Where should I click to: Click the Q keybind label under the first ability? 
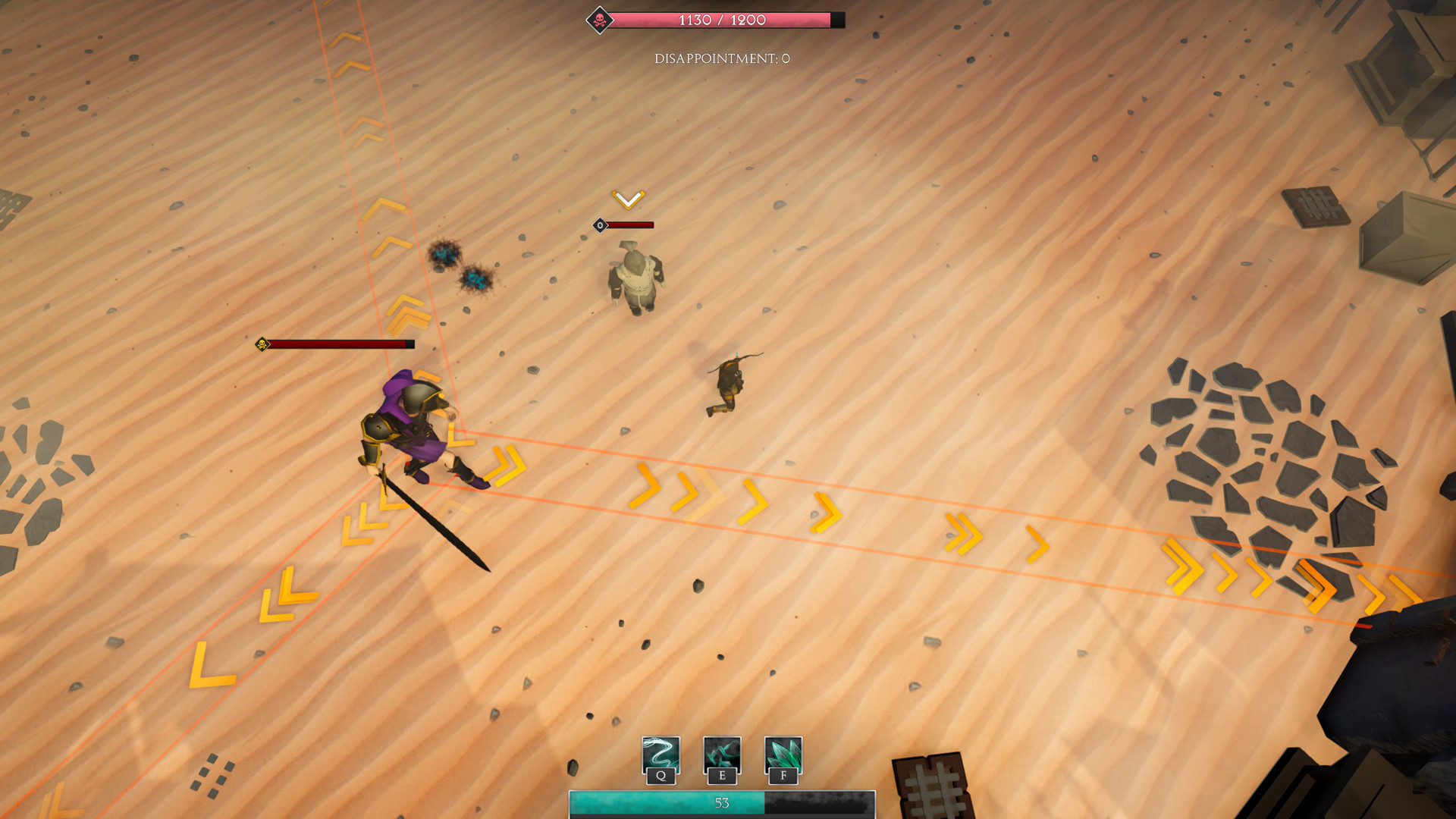[x=661, y=775]
